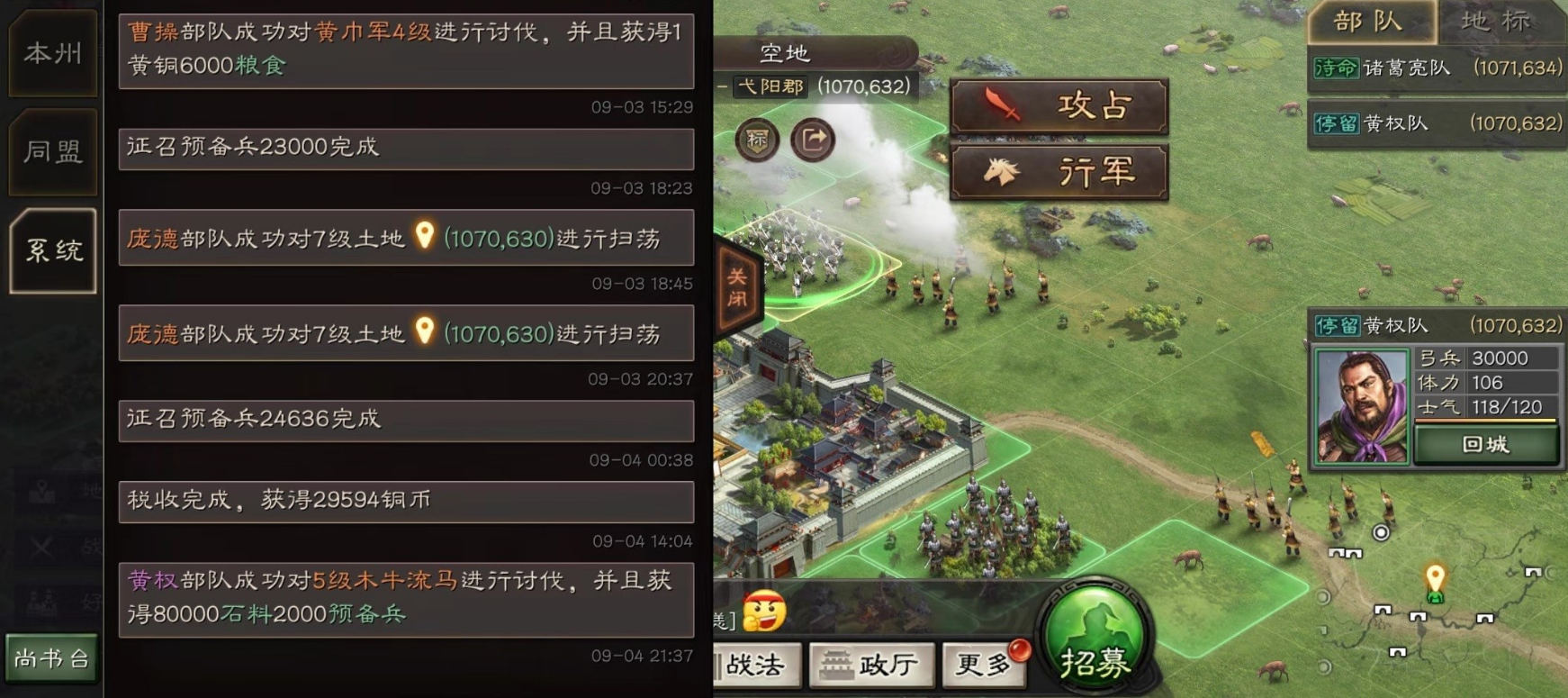This screenshot has width=1568, height=698.
Task: Open 更多 with the red notification dot
Action: 982,665
